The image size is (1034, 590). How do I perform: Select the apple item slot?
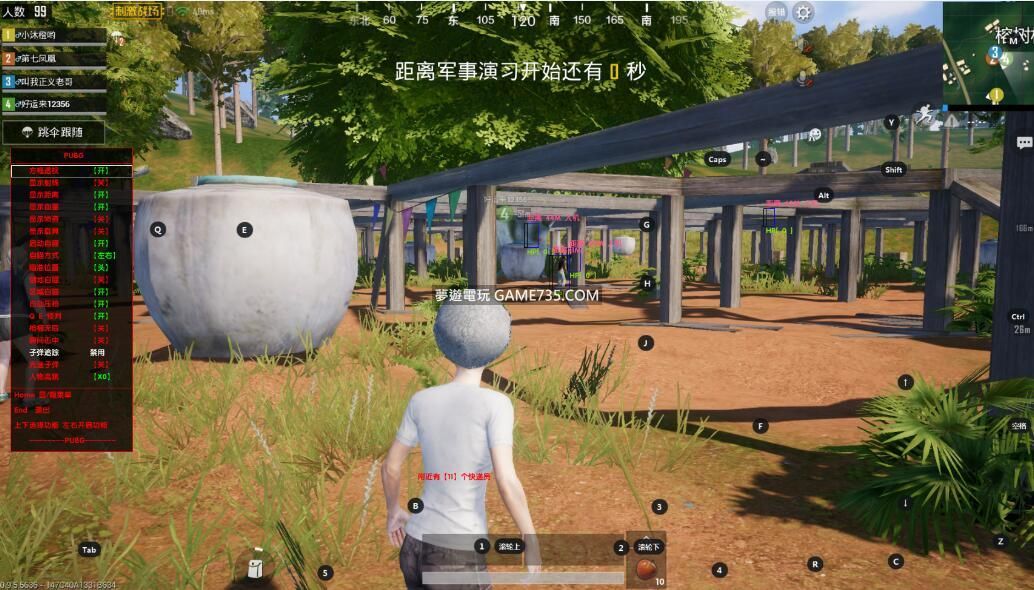click(x=646, y=567)
